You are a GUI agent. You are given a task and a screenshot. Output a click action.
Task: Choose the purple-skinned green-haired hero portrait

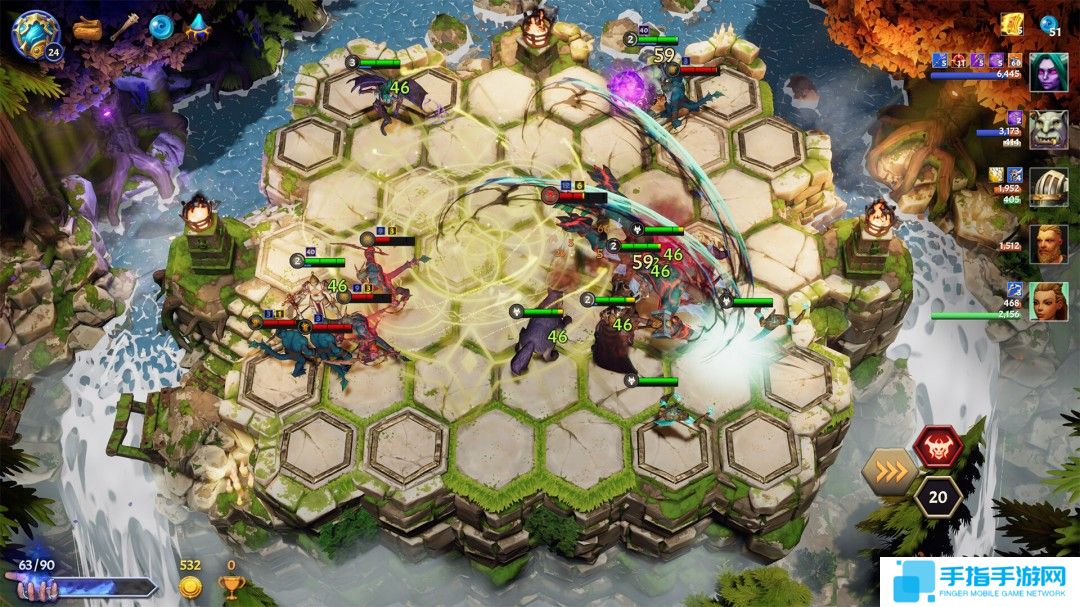click(1048, 73)
